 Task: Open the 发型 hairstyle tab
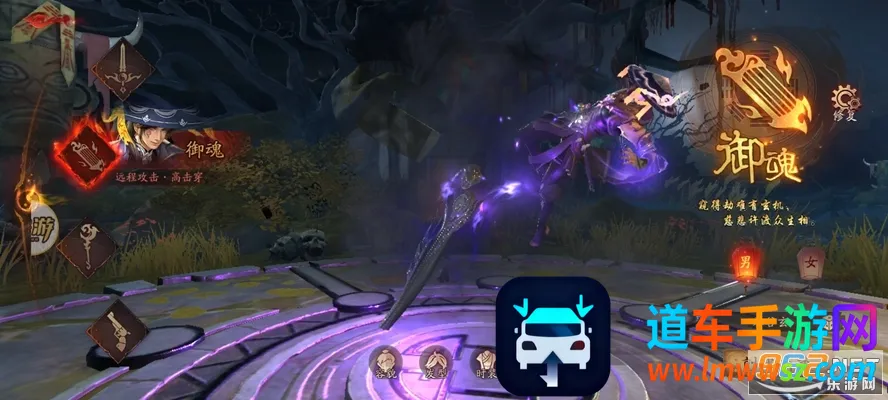click(435, 361)
